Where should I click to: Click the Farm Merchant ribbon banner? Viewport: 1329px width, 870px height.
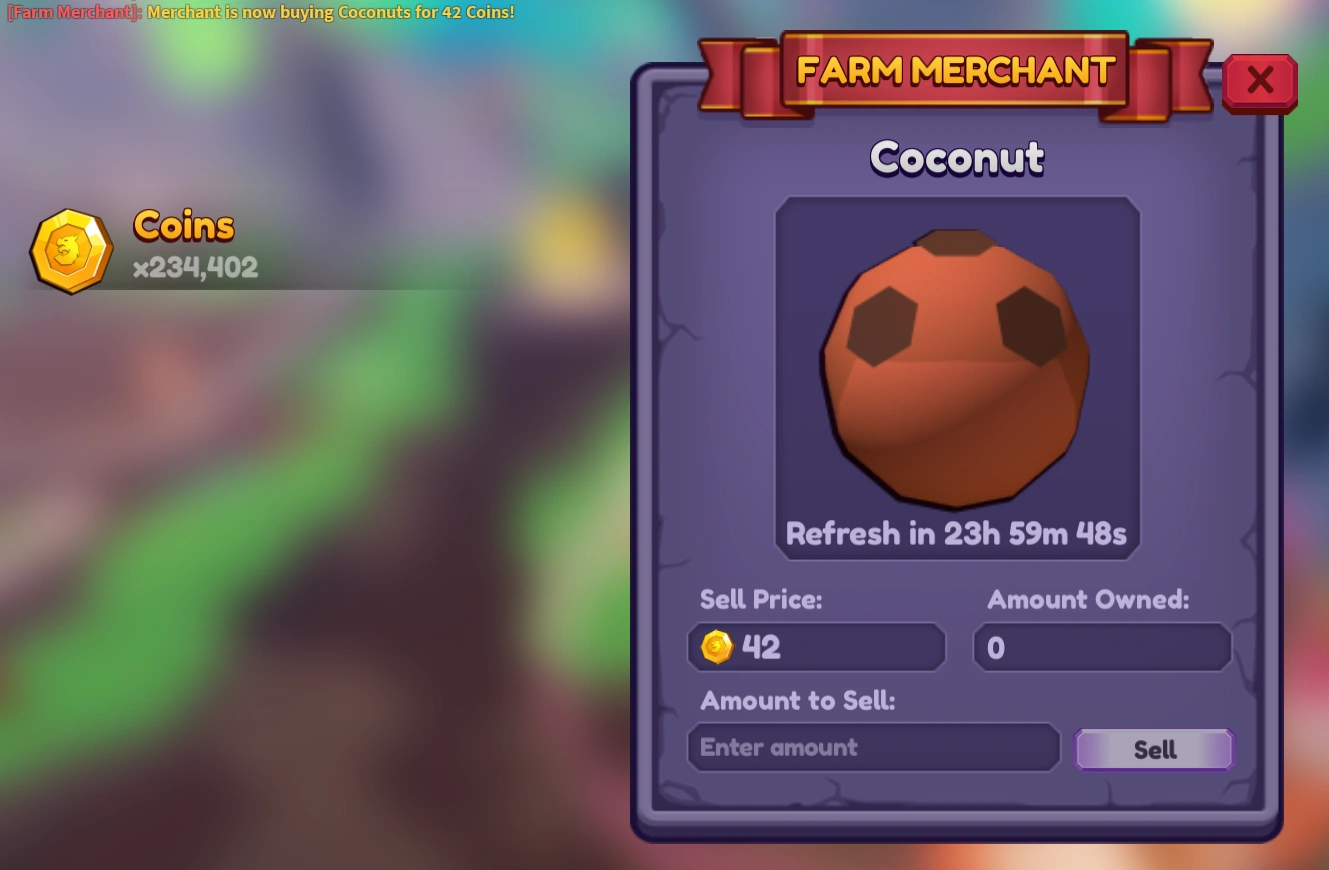(x=955, y=70)
